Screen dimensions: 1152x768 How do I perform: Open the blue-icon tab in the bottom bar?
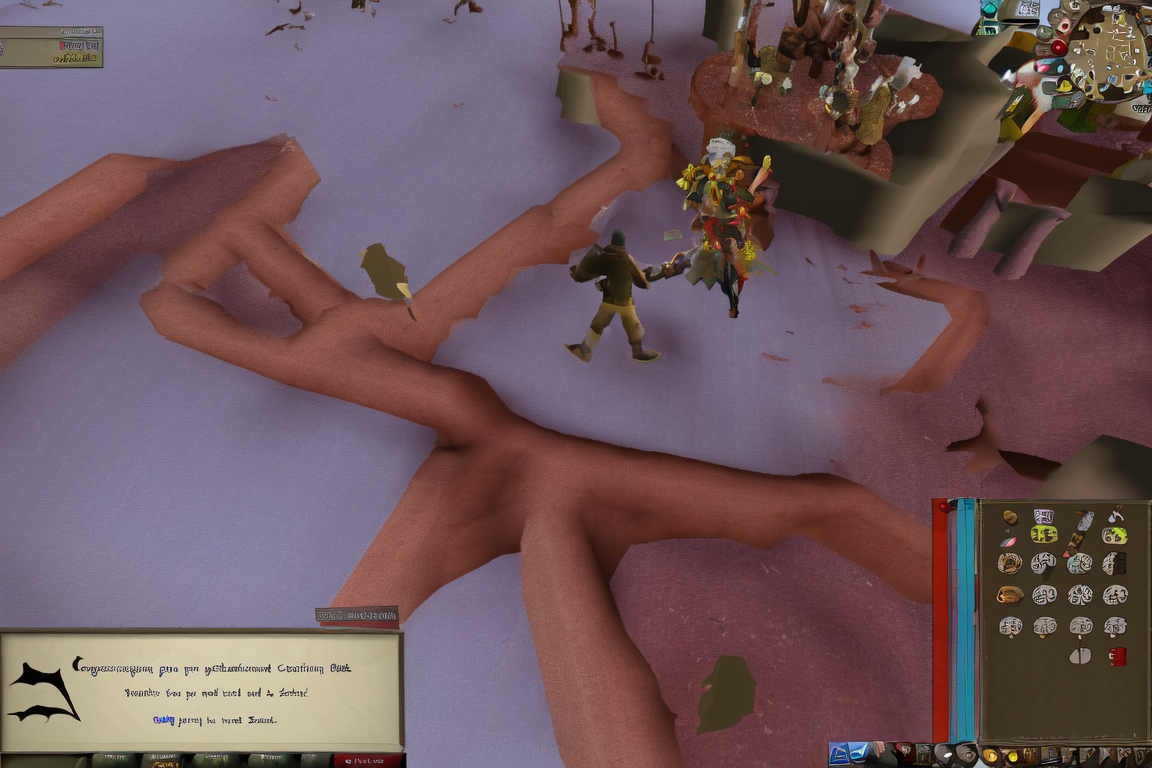coord(839,755)
